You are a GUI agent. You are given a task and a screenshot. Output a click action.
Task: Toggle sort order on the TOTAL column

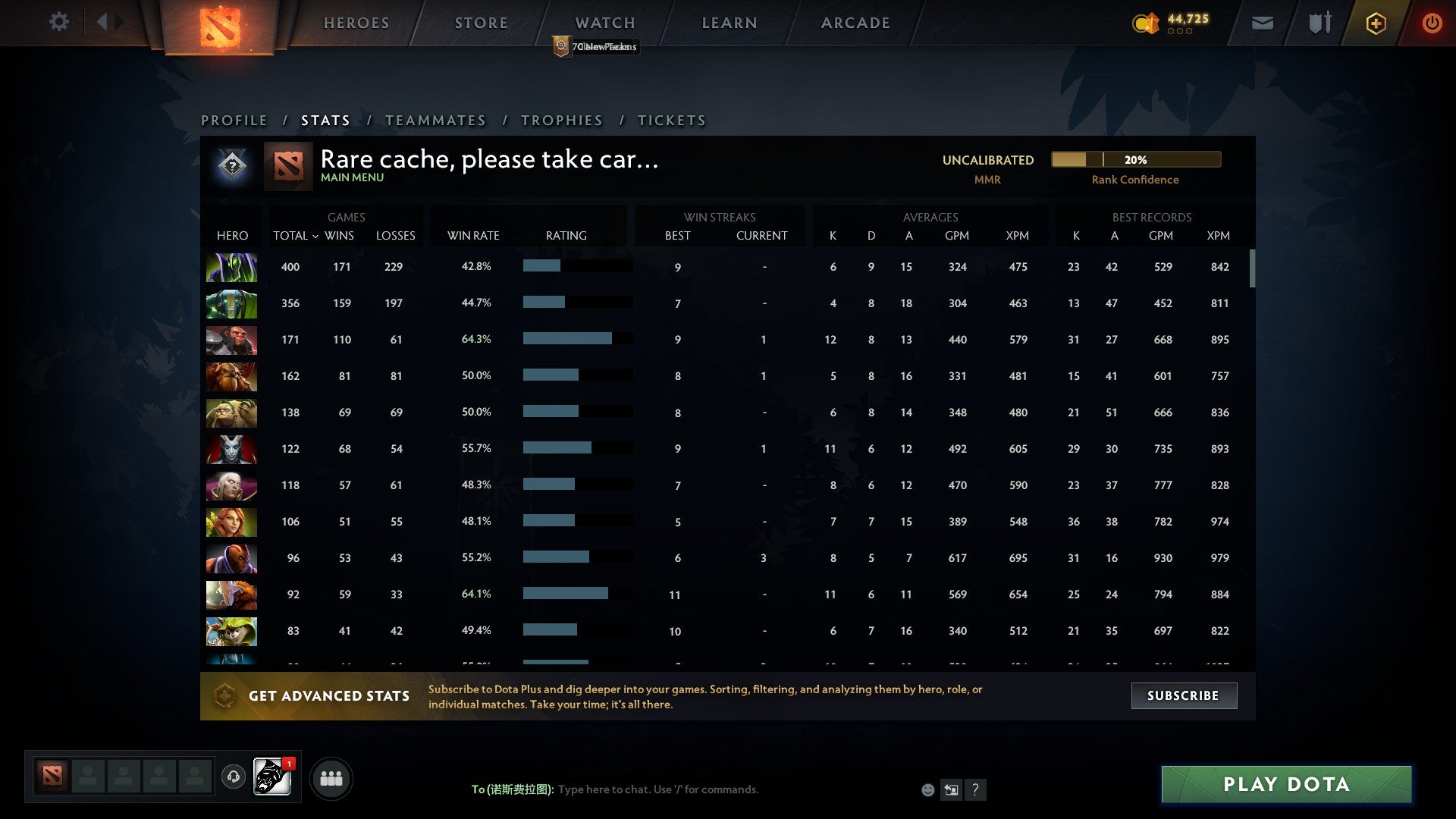pos(295,235)
